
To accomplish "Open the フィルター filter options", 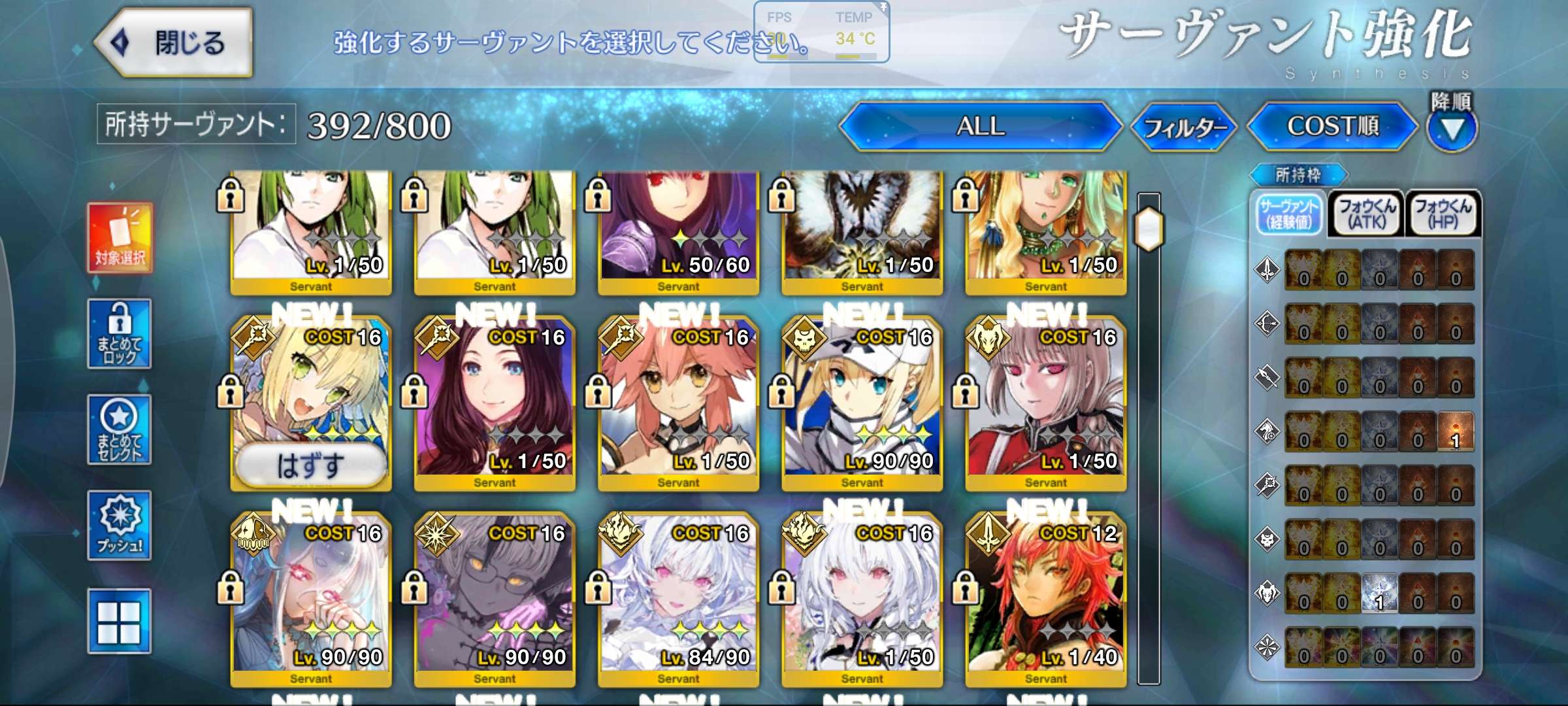I will click(1183, 127).
